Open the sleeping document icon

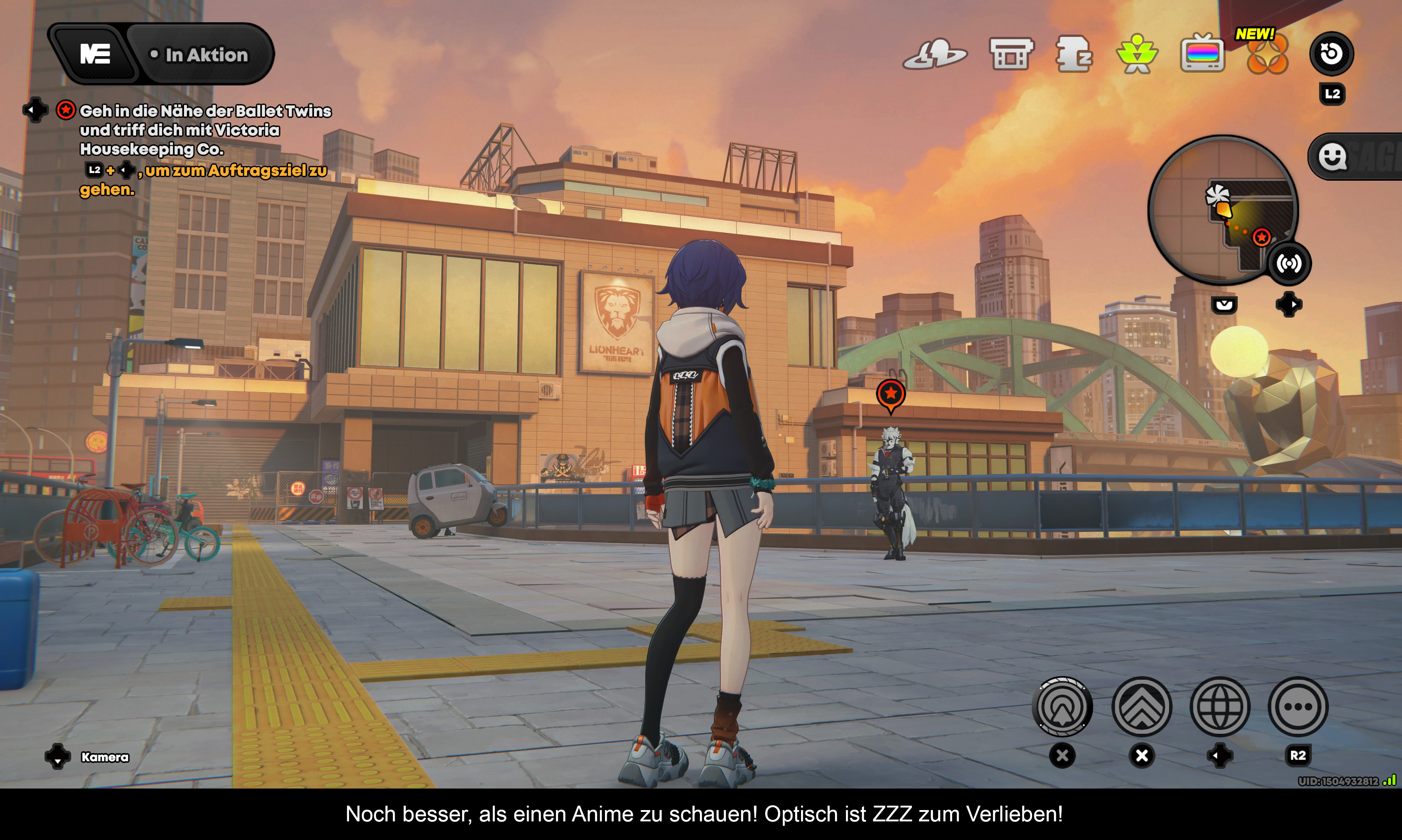click(x=1074, y=54)
